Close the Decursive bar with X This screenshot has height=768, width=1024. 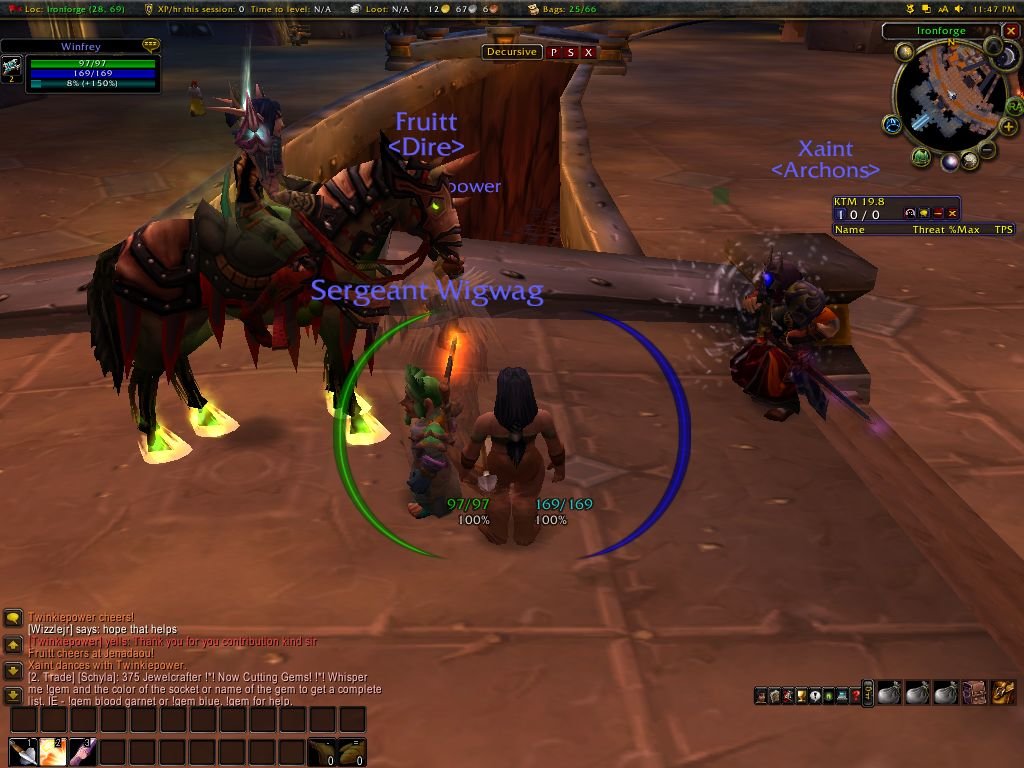[x=588, y=52]
